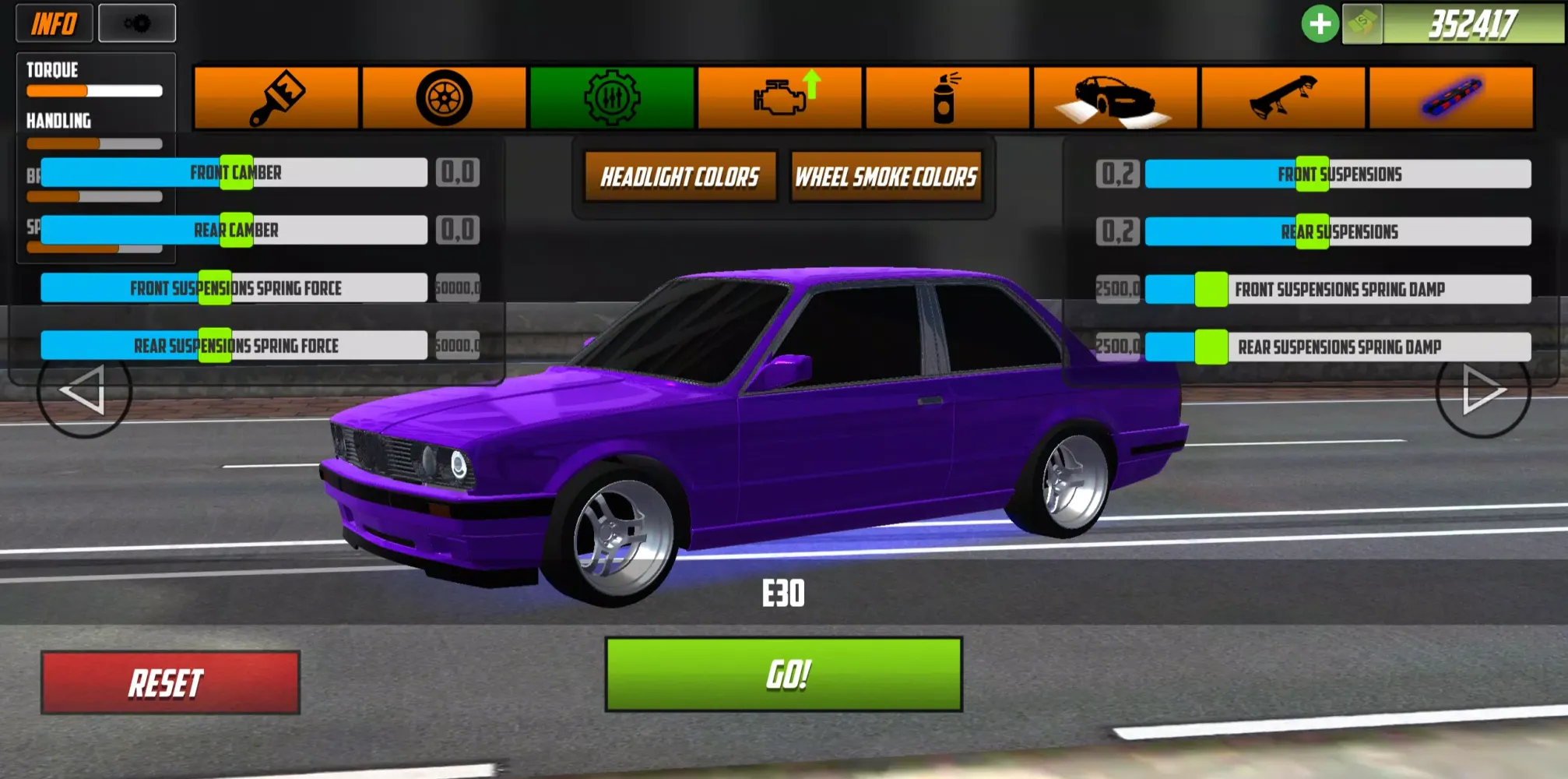Show the next car with right arrow

1482,390
